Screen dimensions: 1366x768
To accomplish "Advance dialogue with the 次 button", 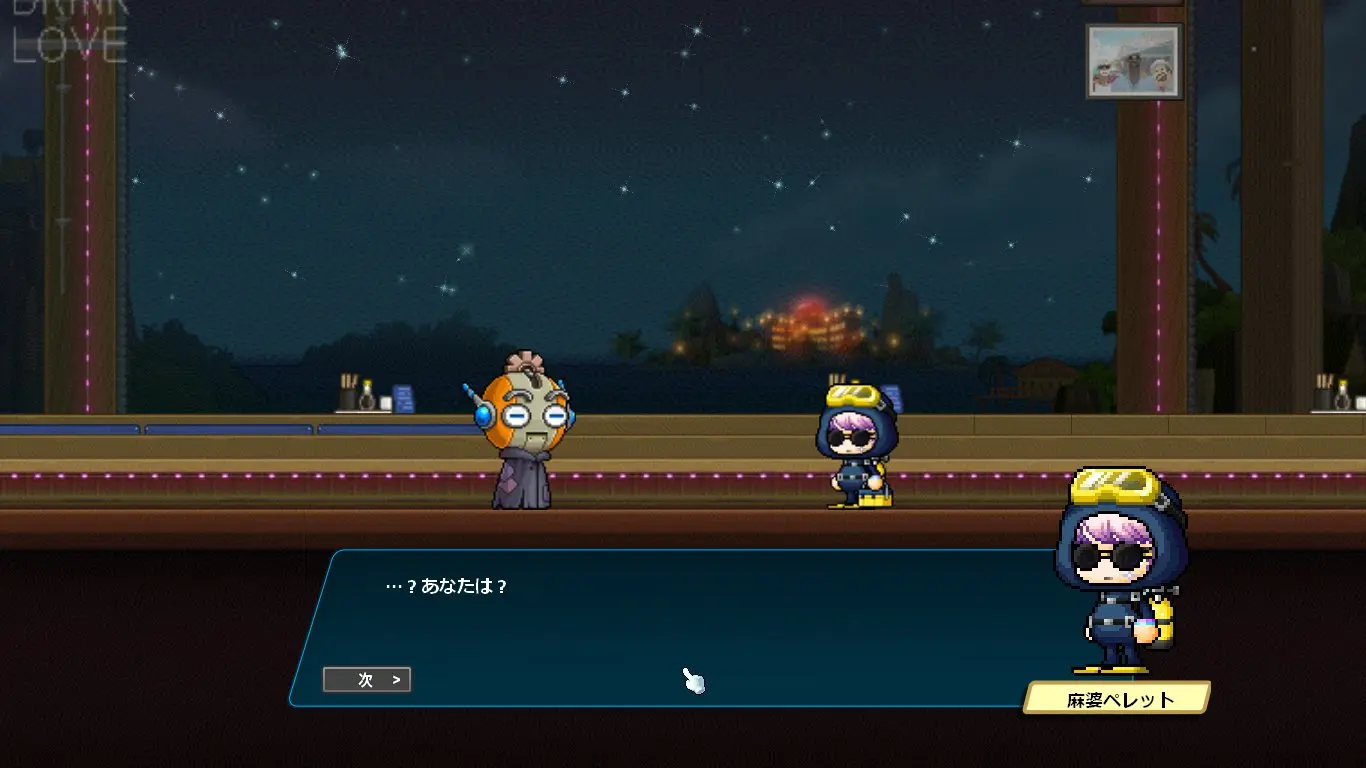I will [x=367, y=680].
